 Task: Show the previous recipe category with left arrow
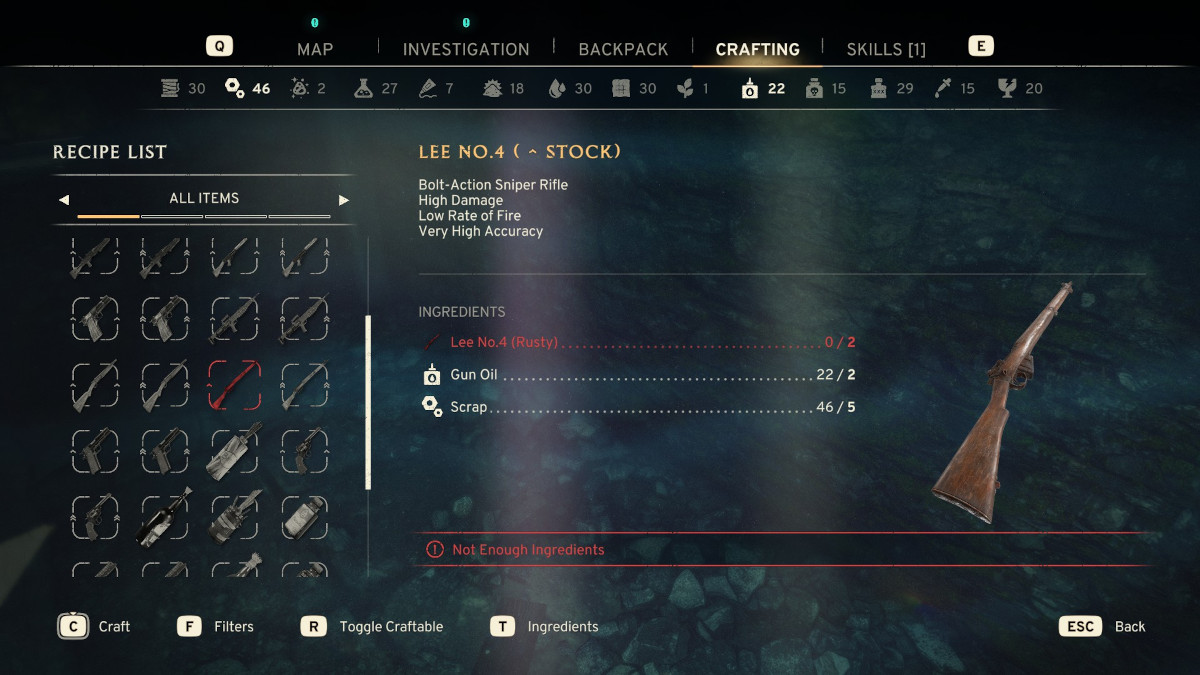click(x=64, y=199)
